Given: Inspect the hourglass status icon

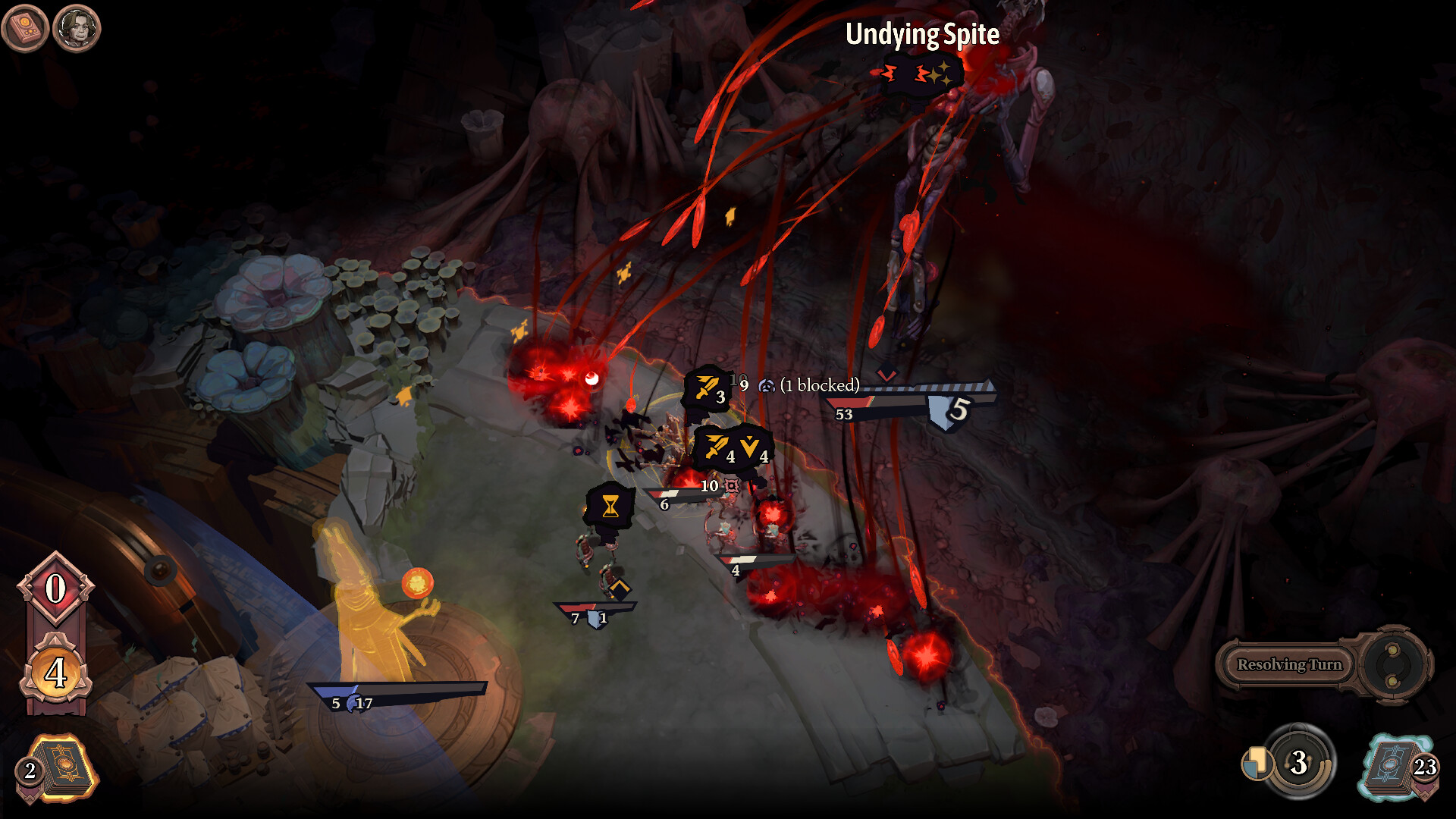Looking at the screenshot, I should point(610,506).
